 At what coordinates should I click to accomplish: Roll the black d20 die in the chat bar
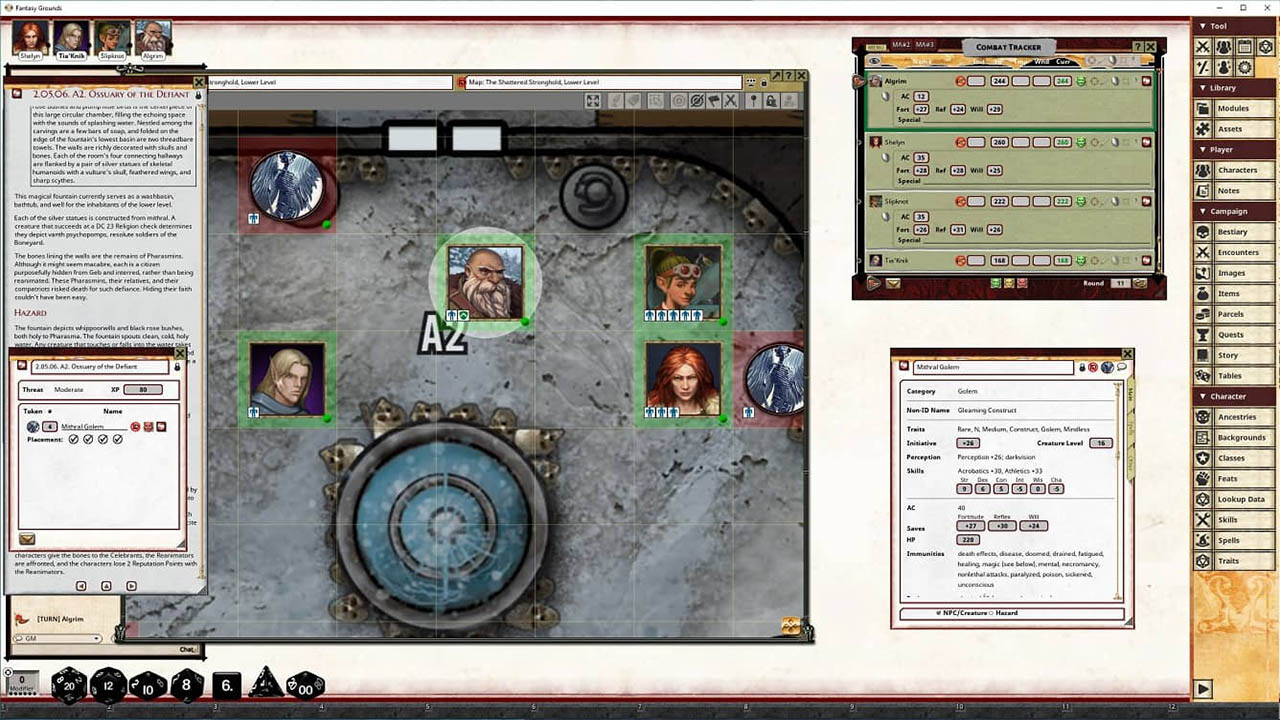(67, 685)
